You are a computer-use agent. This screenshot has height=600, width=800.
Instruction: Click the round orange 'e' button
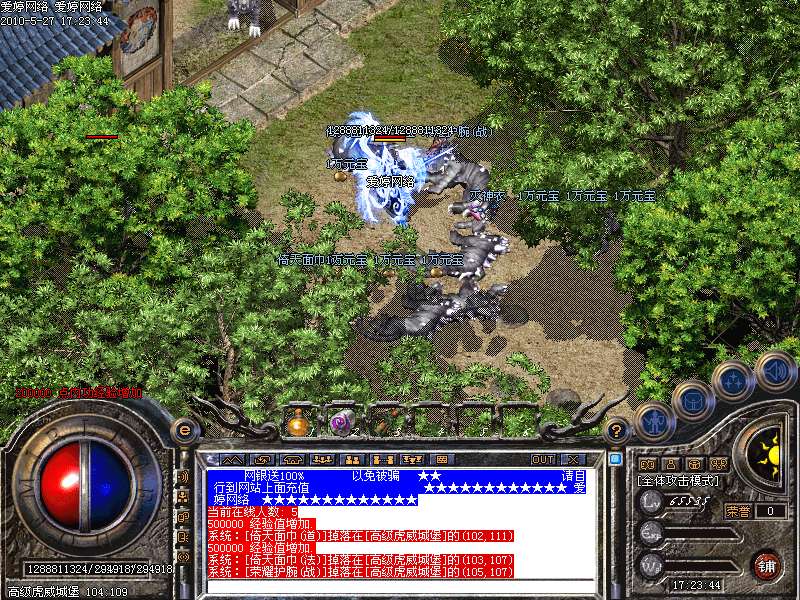pos(184,430)
